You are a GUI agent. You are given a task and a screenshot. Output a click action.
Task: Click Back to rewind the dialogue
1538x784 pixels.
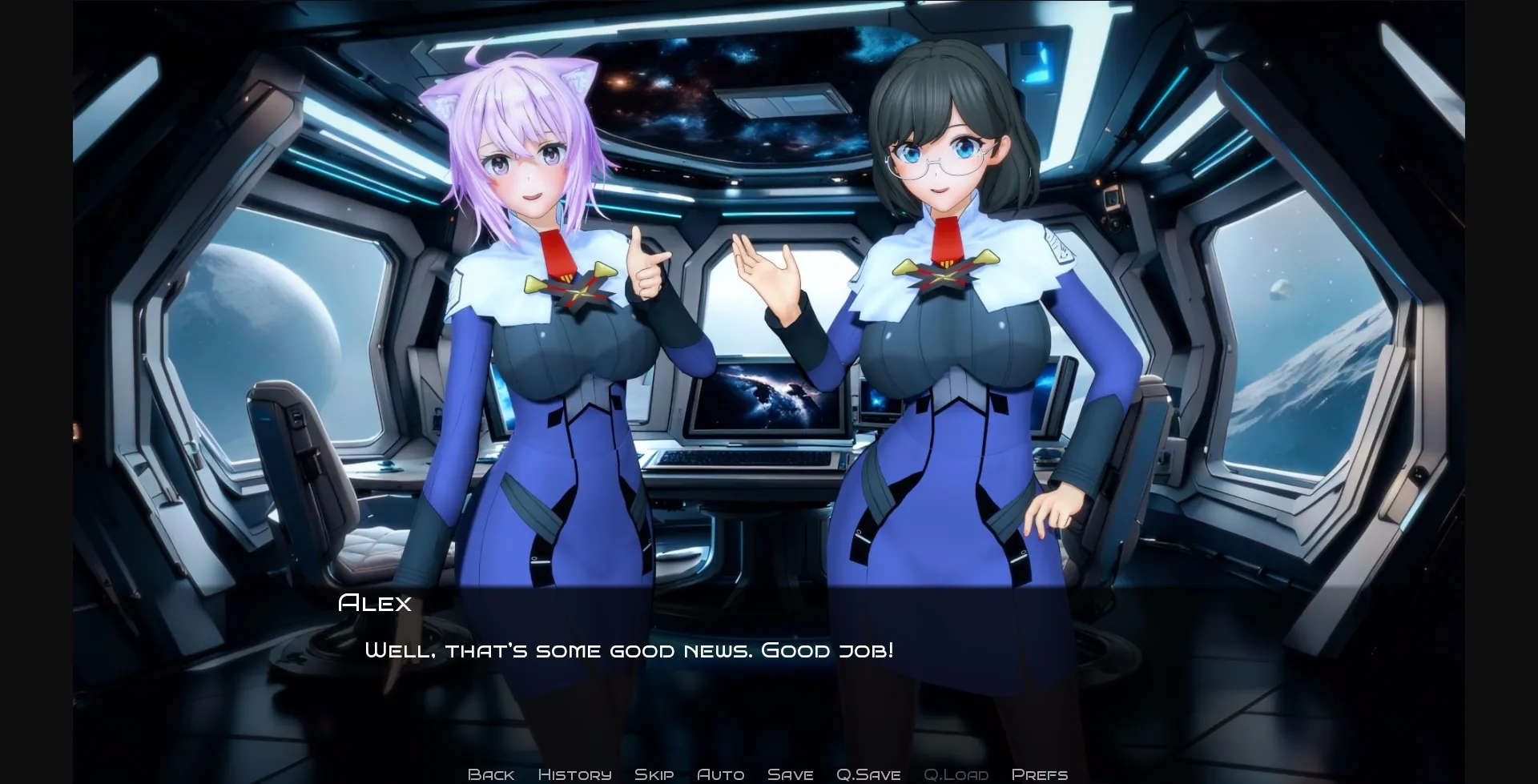[x=491, y=774]
